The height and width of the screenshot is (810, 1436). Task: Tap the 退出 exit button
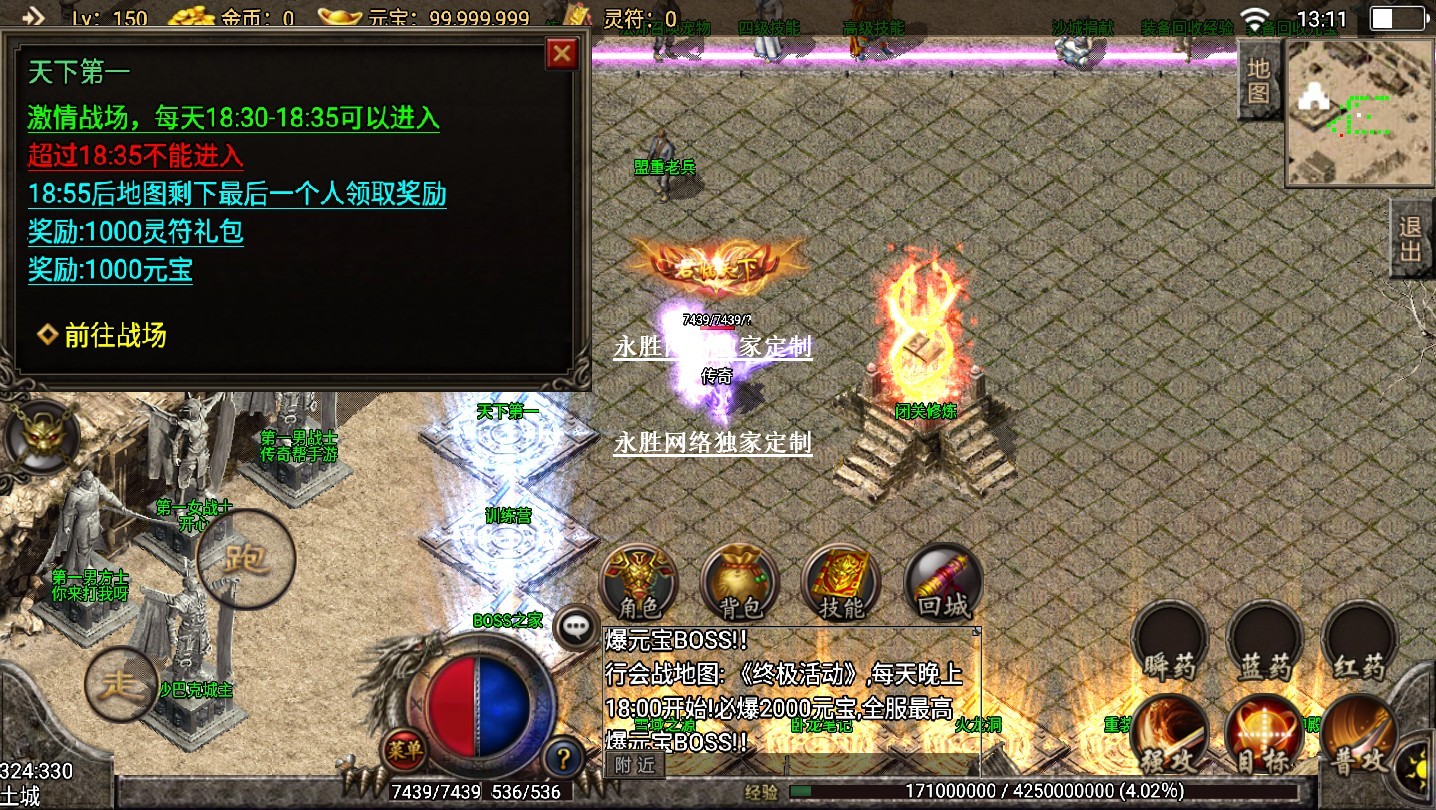pyautogui.click(x=1411, y=238)
